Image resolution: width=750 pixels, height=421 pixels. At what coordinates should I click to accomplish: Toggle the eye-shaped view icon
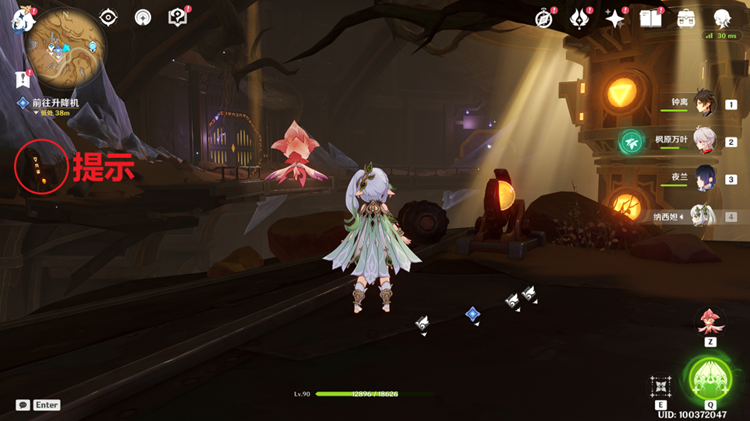(108, 17)
